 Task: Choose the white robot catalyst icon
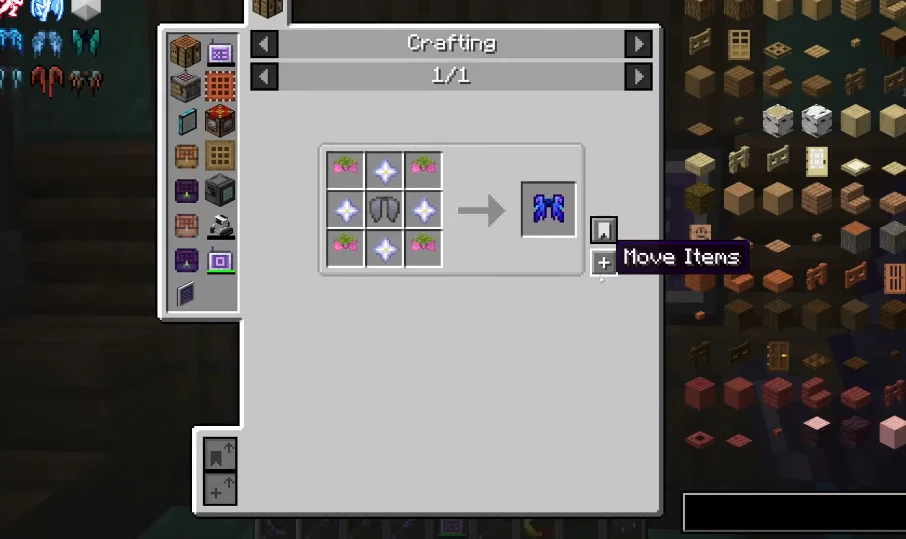click(220, 226)
